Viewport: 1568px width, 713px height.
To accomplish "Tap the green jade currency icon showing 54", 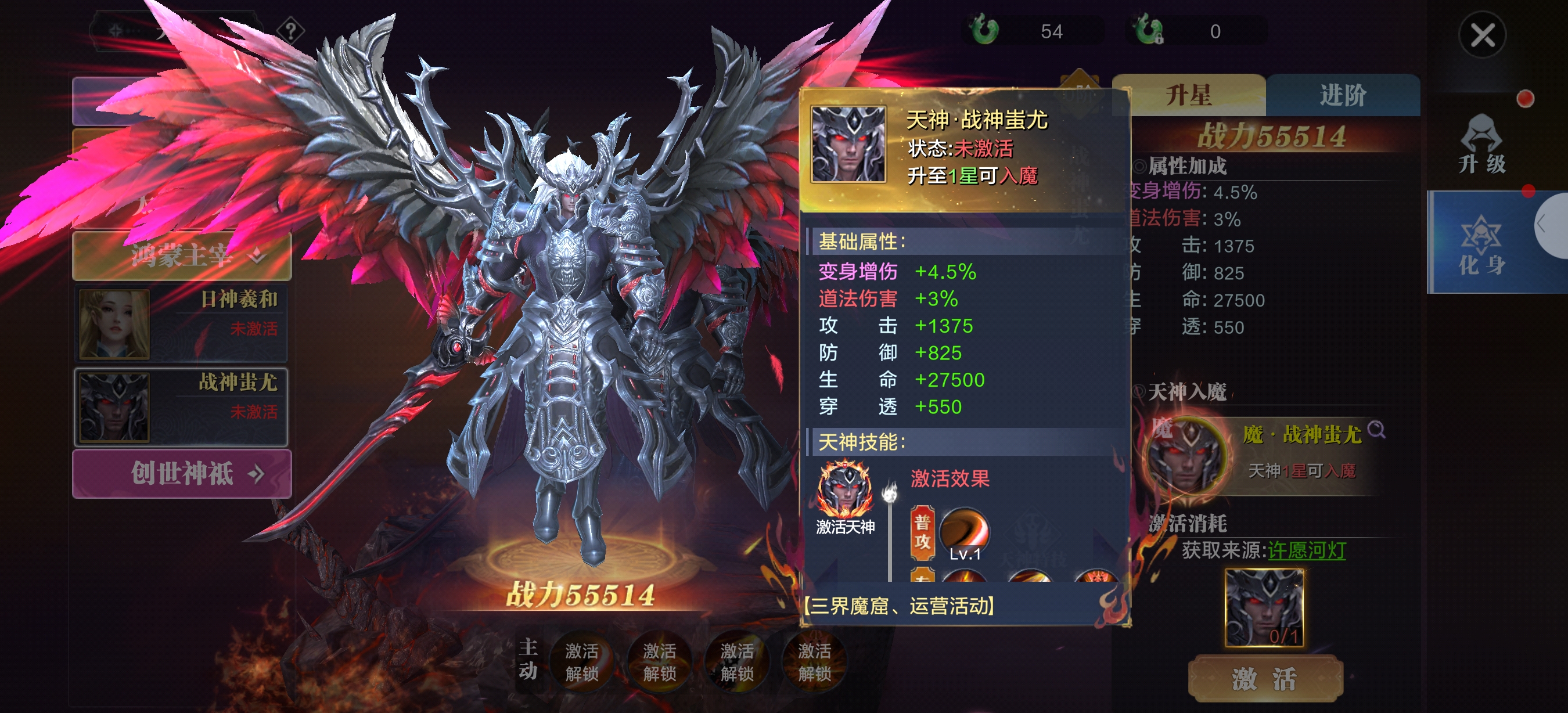I will coord(984,30).
